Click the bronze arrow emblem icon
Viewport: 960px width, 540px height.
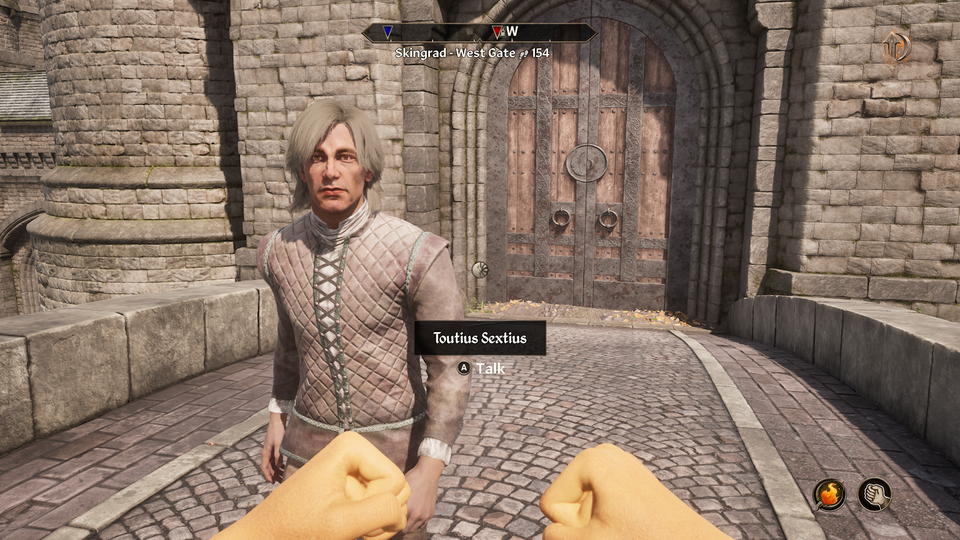[x=895, y=46]
